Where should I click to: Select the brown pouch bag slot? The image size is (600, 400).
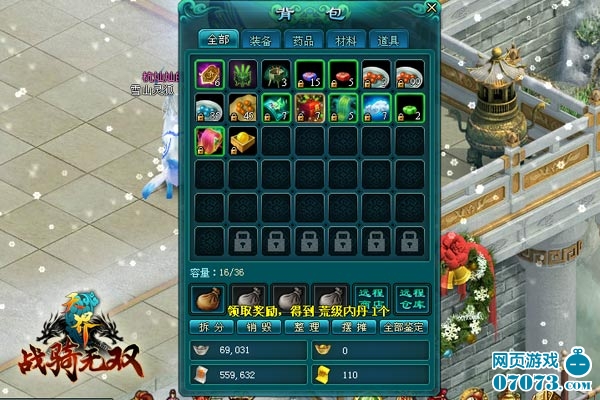208,297
